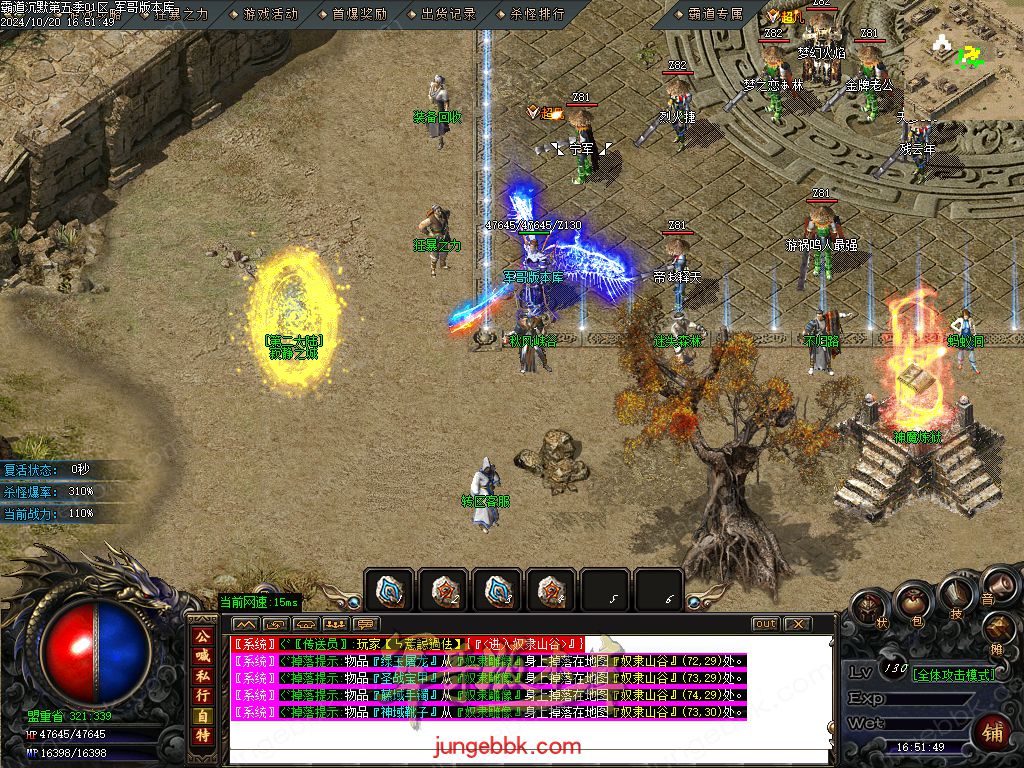
Task: Close the chat window with X
Action: 797,623
